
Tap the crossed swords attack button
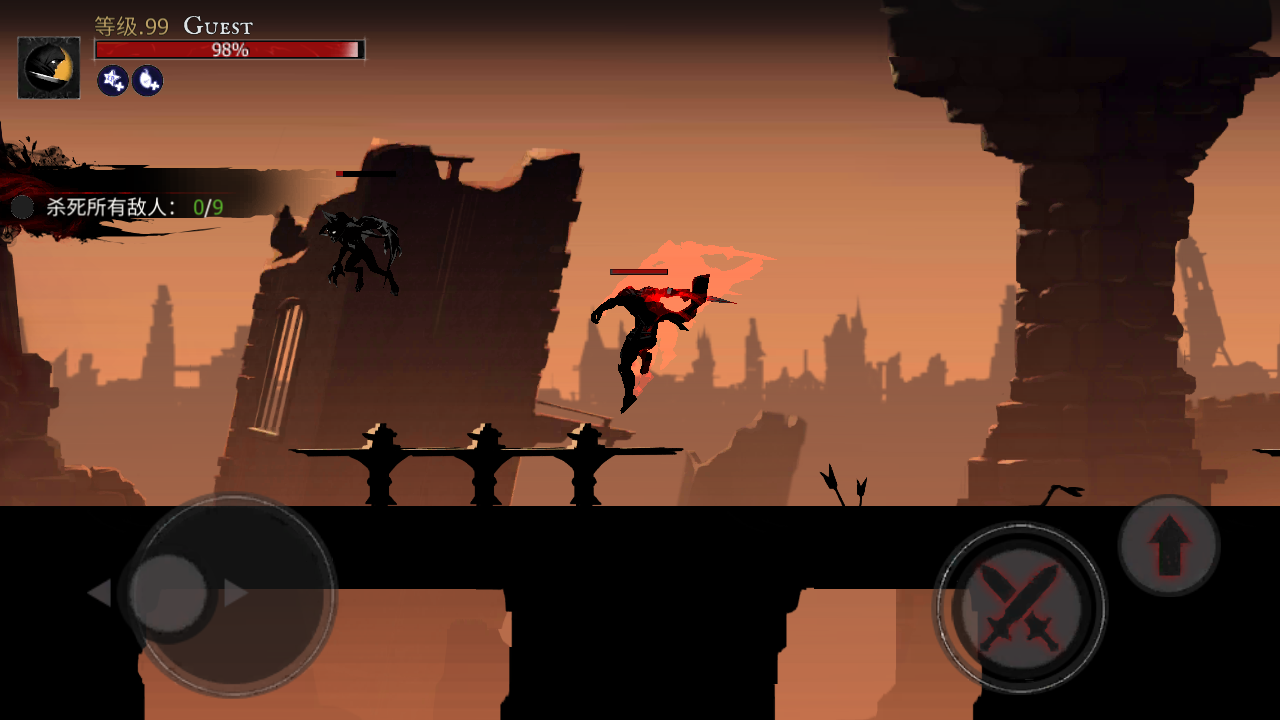coord(1019,607)
